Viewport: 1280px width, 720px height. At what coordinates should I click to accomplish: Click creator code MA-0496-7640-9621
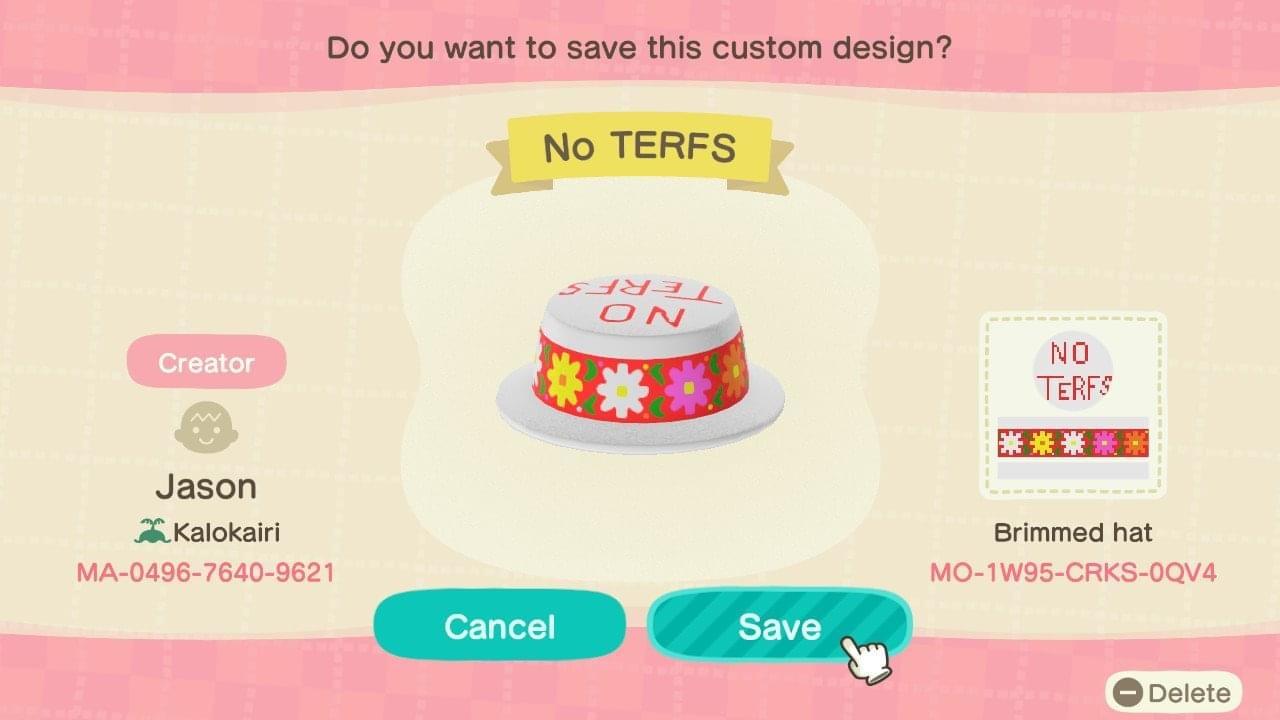[x=206, y=572]
